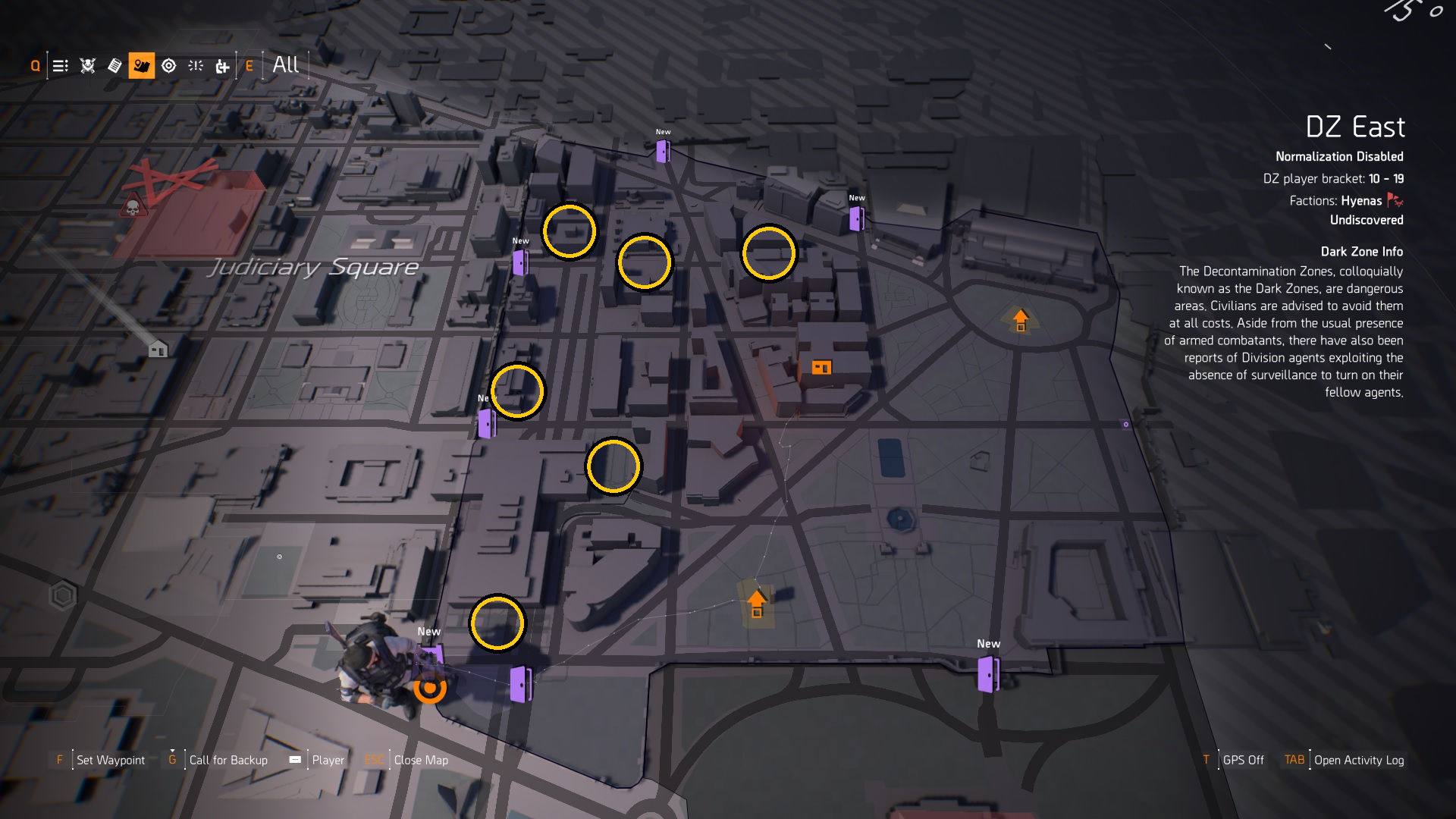
Task: Click the call-for-backup person filter icon
Action: click(223, 66)
